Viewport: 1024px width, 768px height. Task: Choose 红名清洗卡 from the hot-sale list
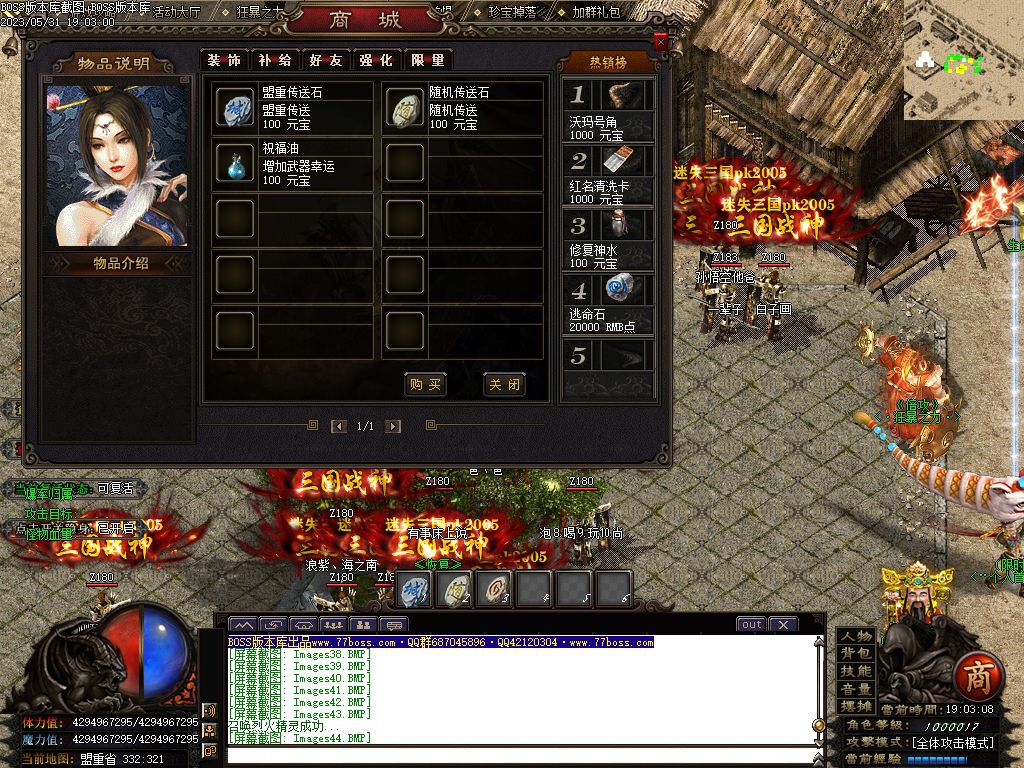pyautogui.click(x=607, y=175)
